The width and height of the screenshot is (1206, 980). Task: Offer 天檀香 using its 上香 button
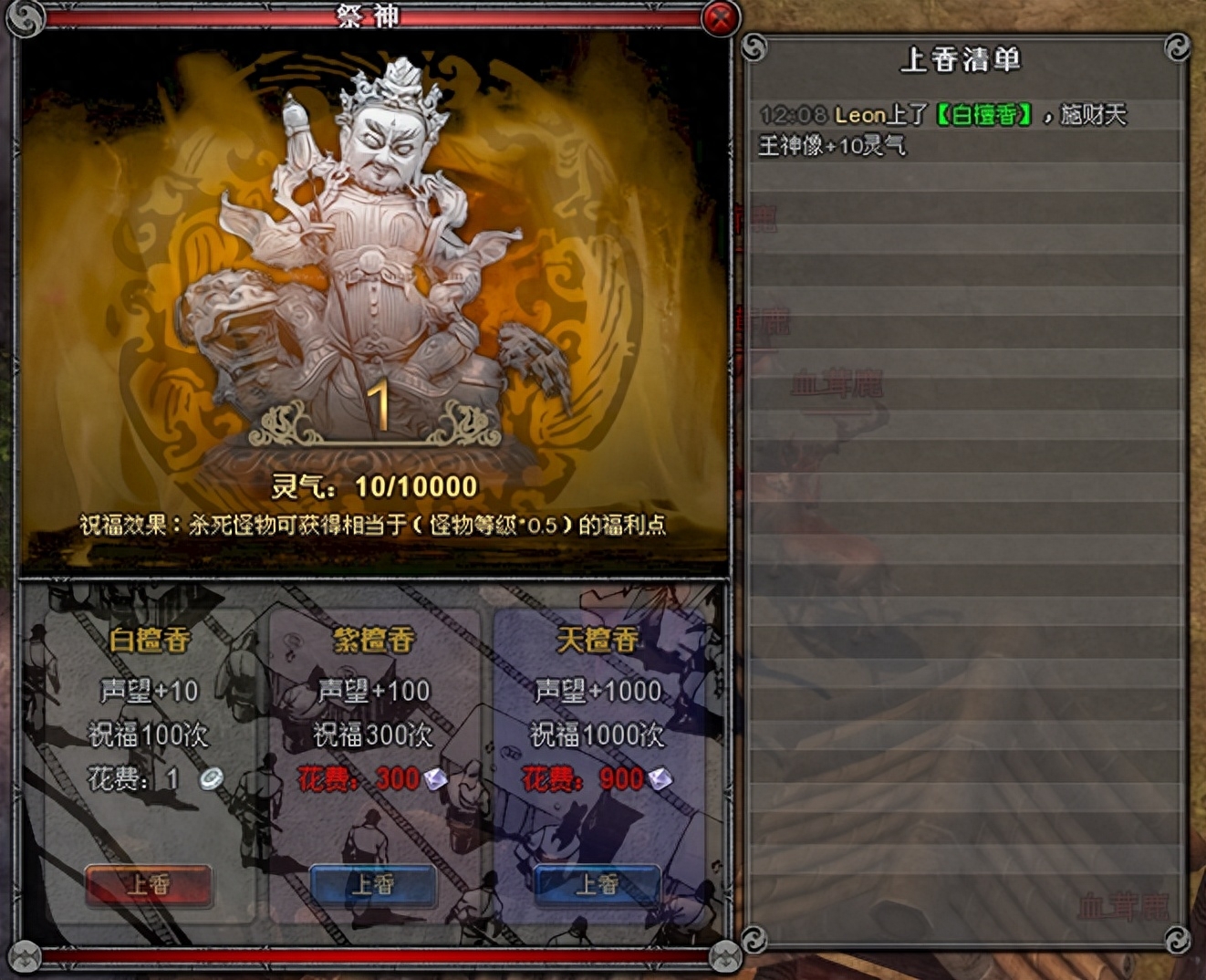tap(597, 884)
